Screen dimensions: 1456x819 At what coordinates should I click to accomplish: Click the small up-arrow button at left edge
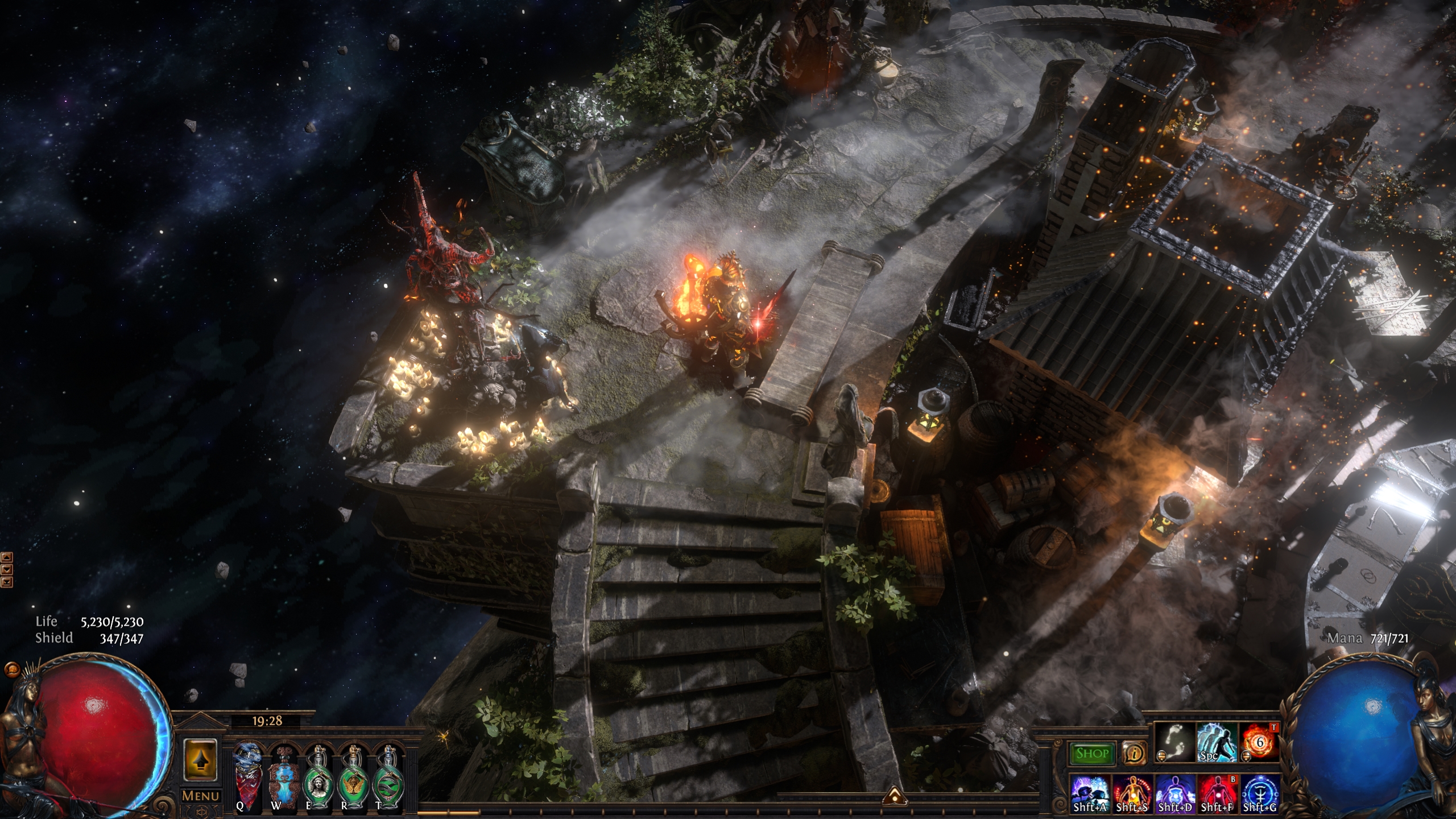coord(7,557)
